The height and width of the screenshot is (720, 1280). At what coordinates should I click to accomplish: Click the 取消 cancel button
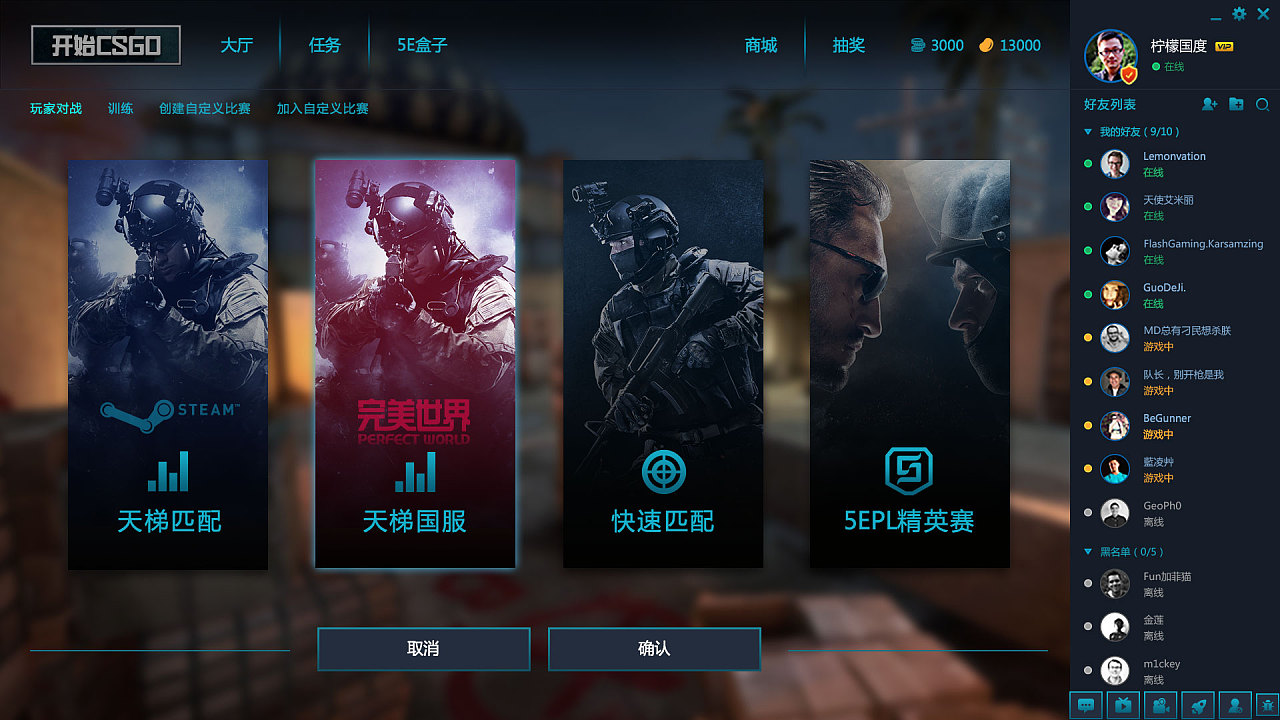(x=423, y=649)
